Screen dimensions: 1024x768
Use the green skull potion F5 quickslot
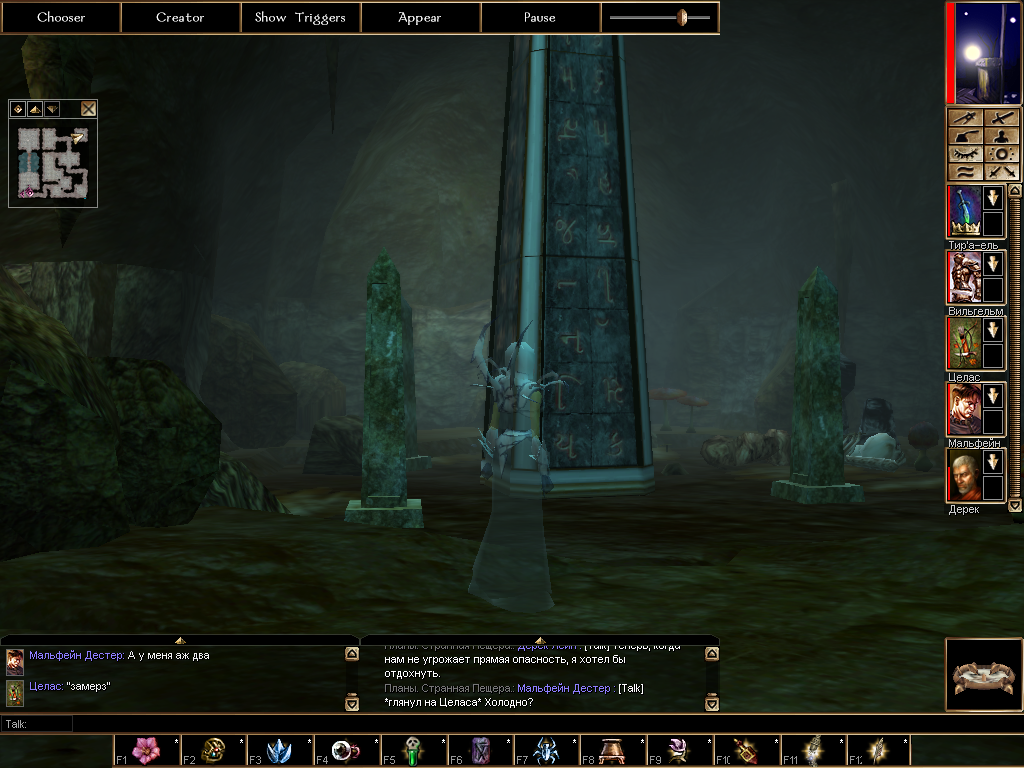point(413,750)
